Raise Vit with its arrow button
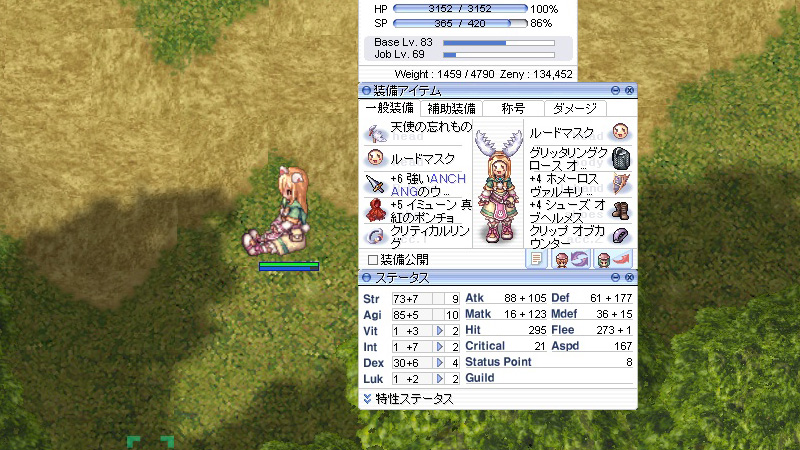 pyautogui.click(x=439, y=331)
